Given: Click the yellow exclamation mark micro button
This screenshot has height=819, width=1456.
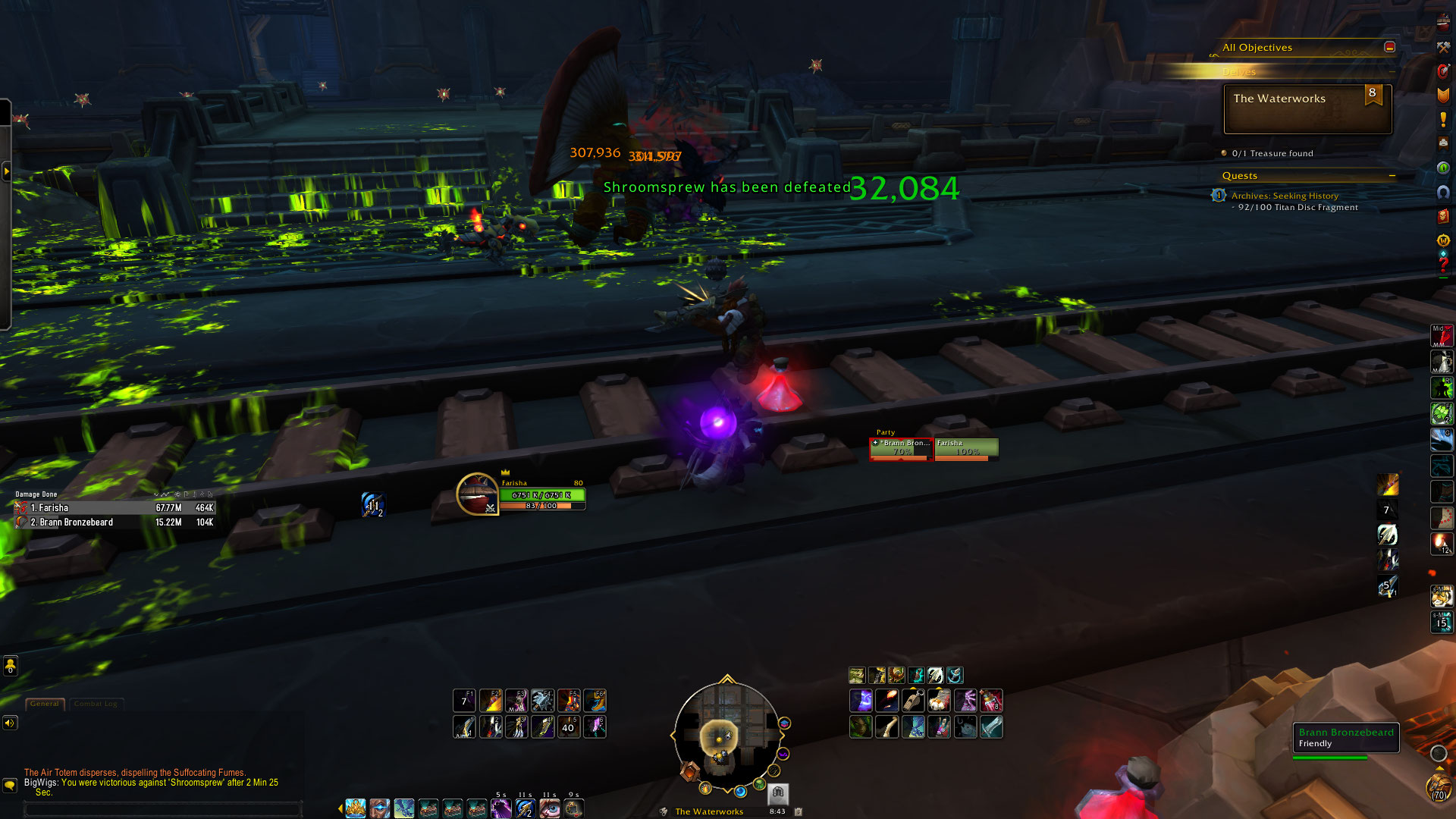Looking at the screenshot, I should pos(1443,120).
